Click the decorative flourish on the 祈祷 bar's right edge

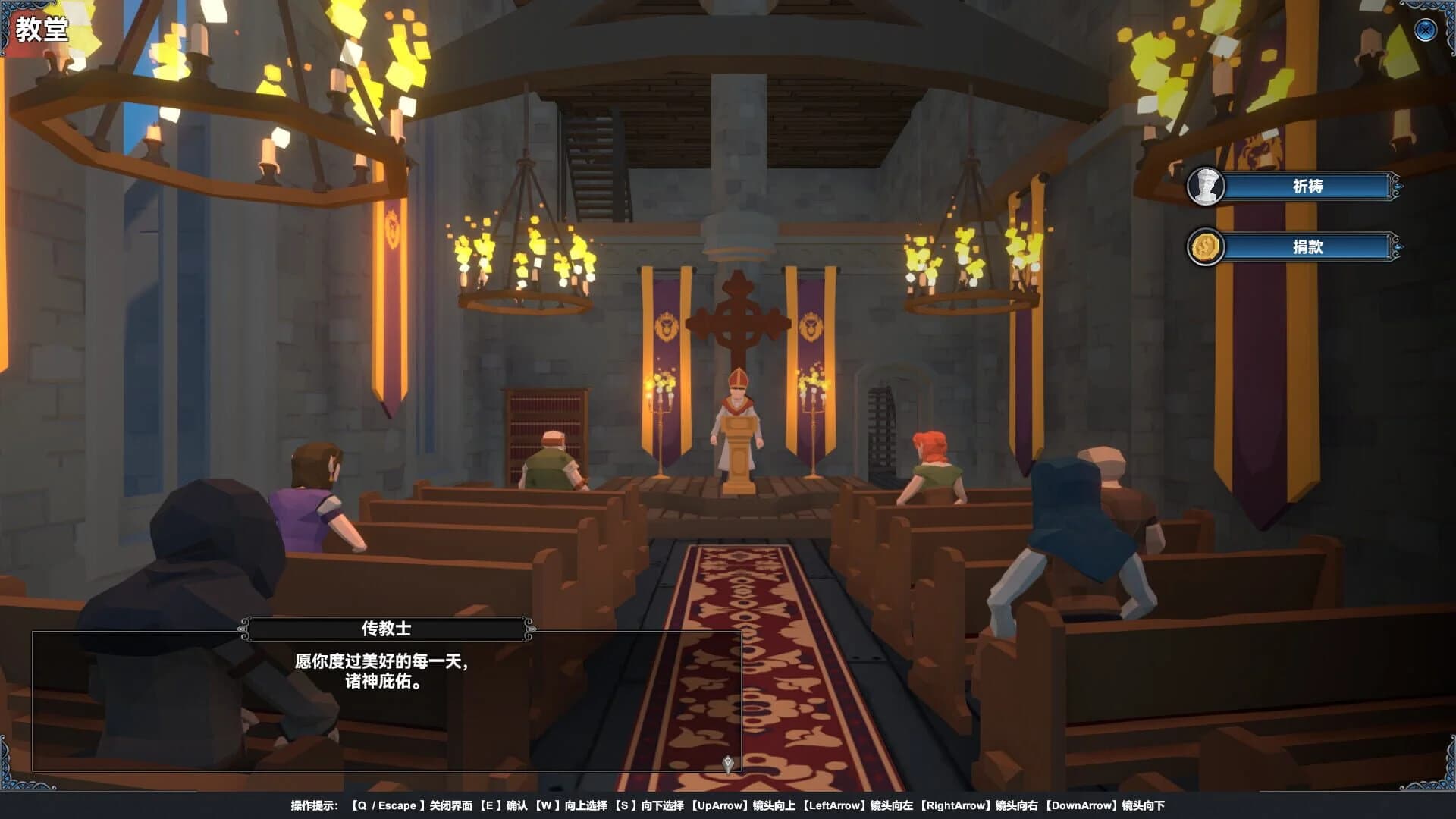[x=1398, y=185]
